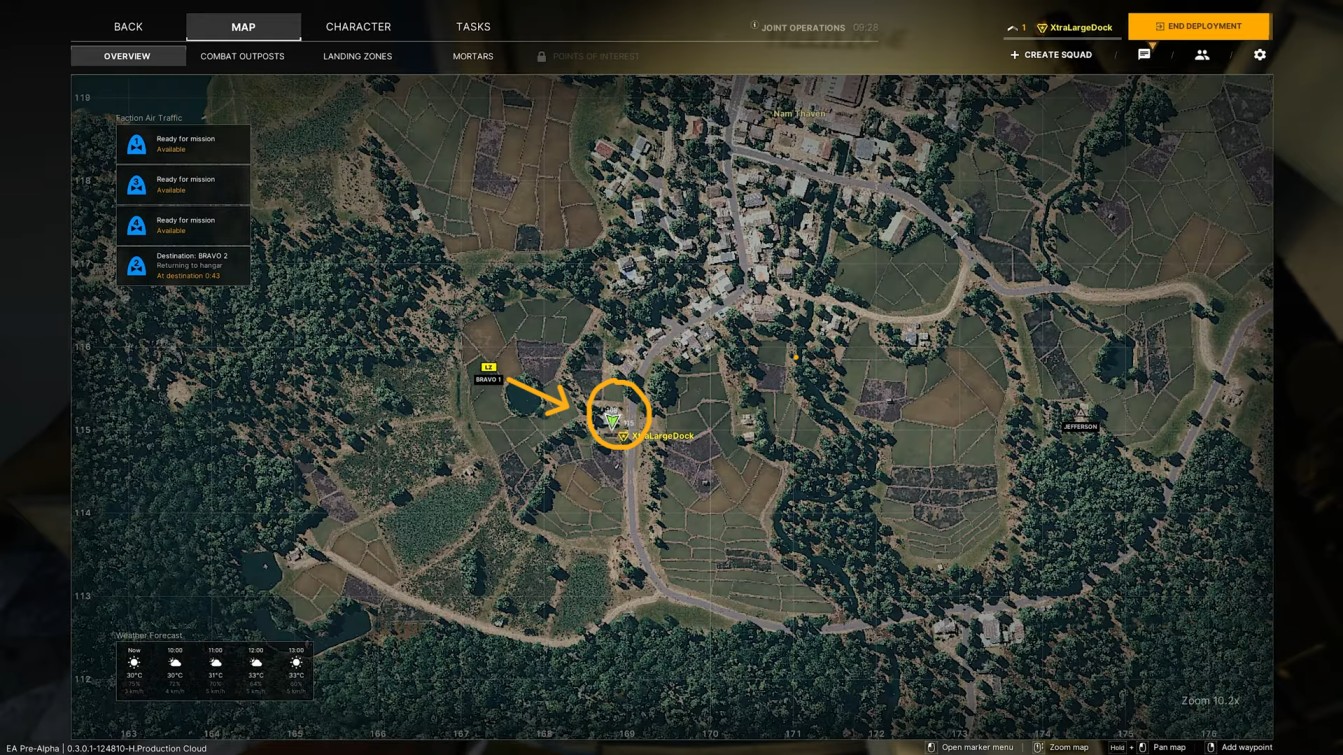Screen dimensions: 1343x755
Task: Select the MAP tab
Action: [x=243, y=27]
